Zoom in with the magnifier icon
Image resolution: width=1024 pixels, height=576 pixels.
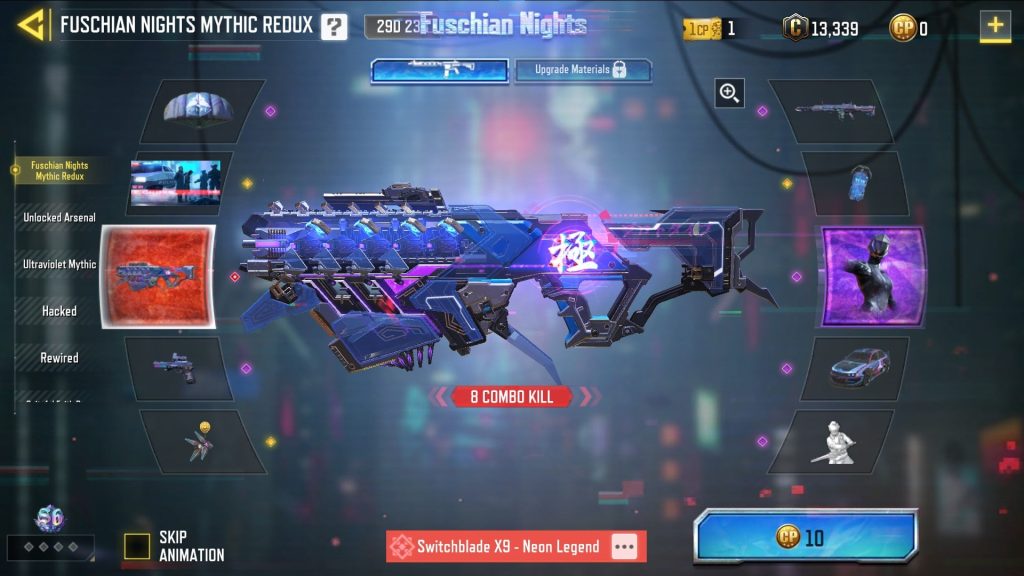click(x=730, y=94)
